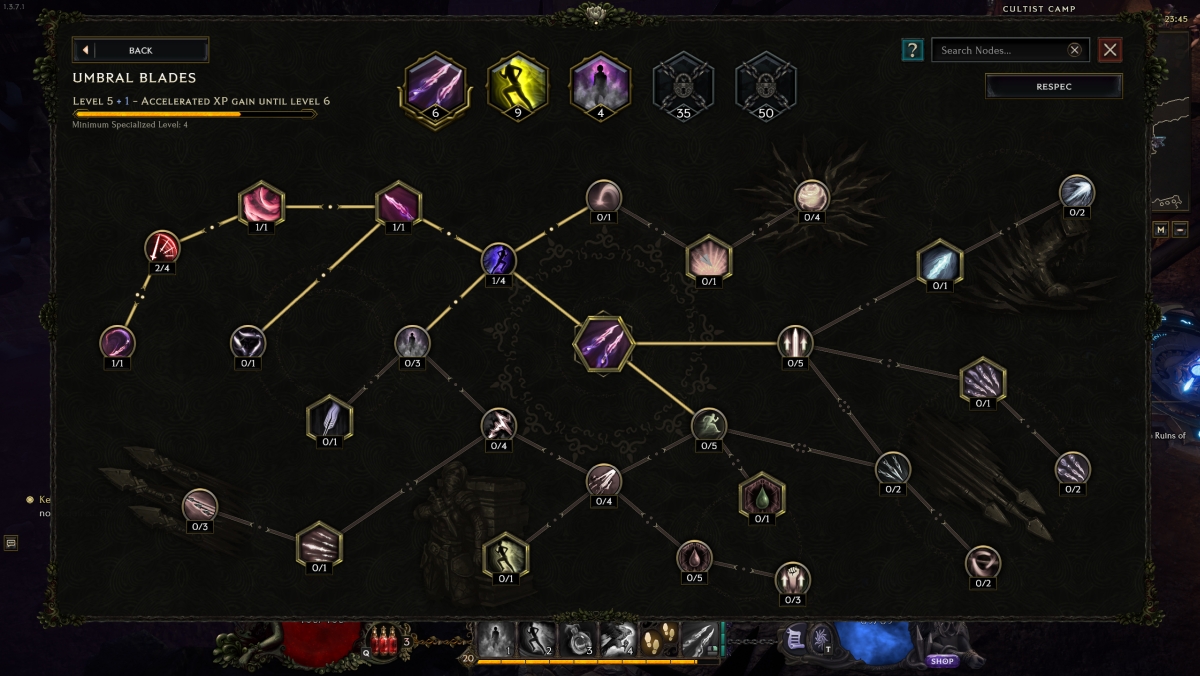Click the Back button
The image size is (1200, 676).
pos(140,50)
